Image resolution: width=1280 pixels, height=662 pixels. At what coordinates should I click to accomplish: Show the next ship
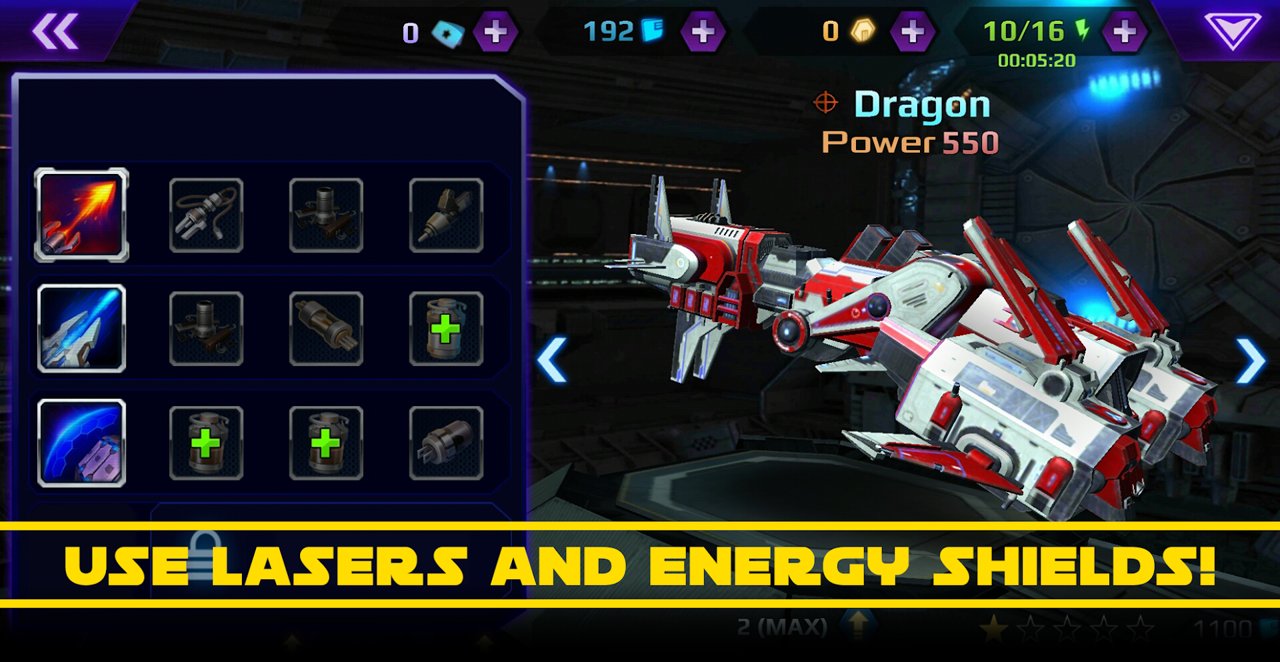coord(1250,360)
